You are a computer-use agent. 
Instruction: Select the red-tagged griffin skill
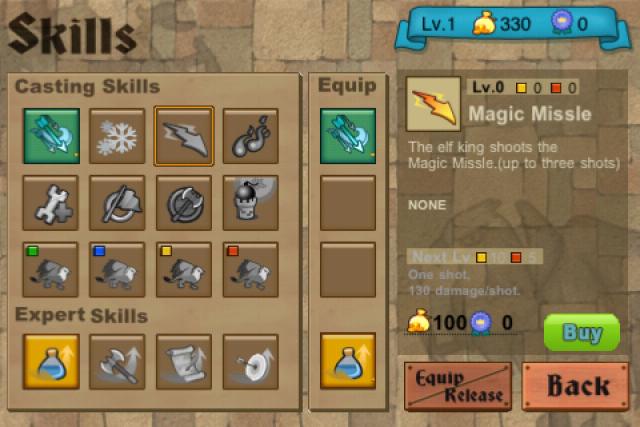pyautogui.click(x=250, y=269)
